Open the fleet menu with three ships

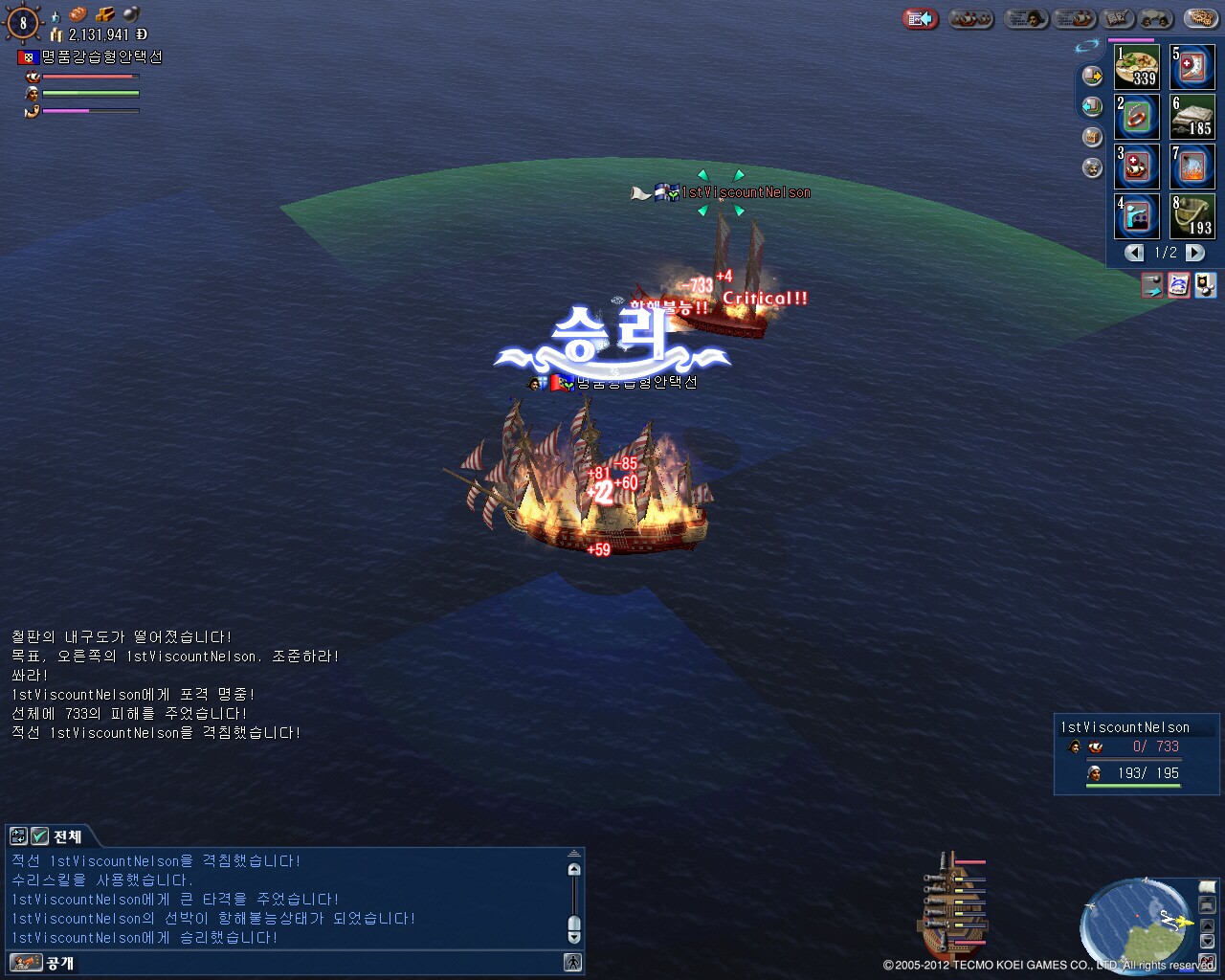click(971, 19)
